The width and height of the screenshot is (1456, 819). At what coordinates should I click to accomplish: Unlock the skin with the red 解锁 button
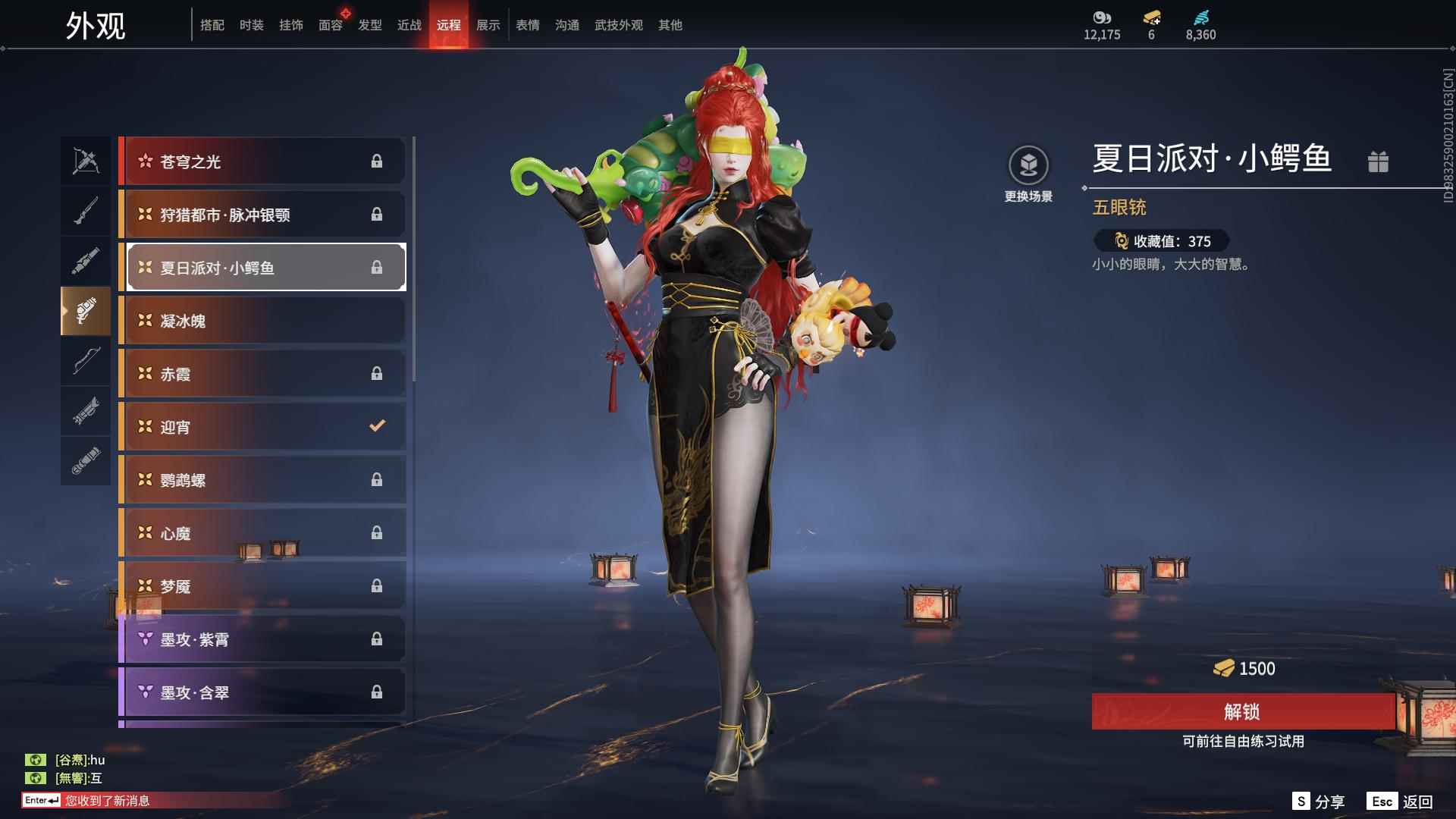1242,711
